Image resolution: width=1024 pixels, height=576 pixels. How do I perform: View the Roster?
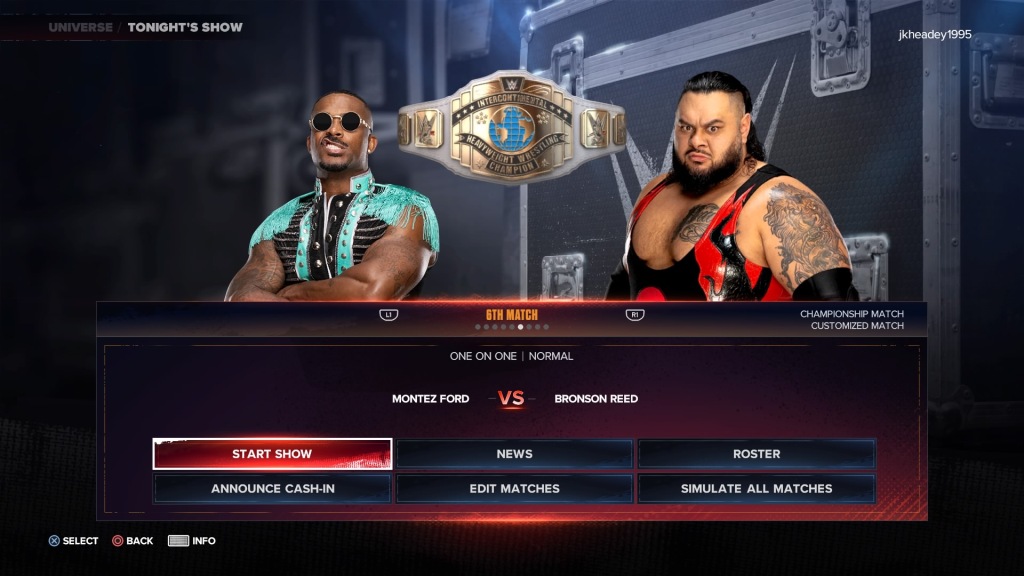(x=756, y=454)
